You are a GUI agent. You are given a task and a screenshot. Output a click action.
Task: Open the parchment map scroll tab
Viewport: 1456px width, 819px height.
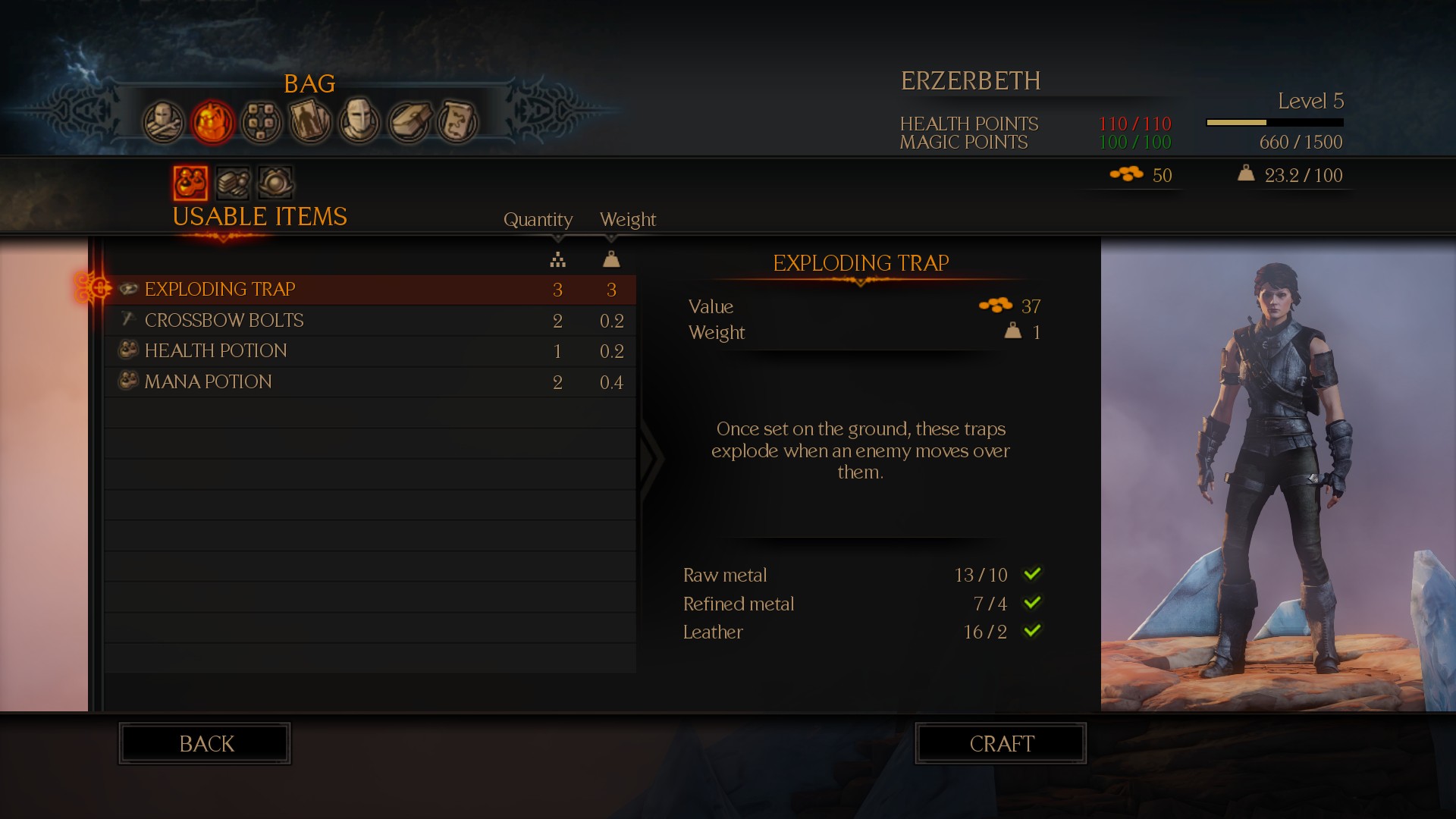[457, 121]
